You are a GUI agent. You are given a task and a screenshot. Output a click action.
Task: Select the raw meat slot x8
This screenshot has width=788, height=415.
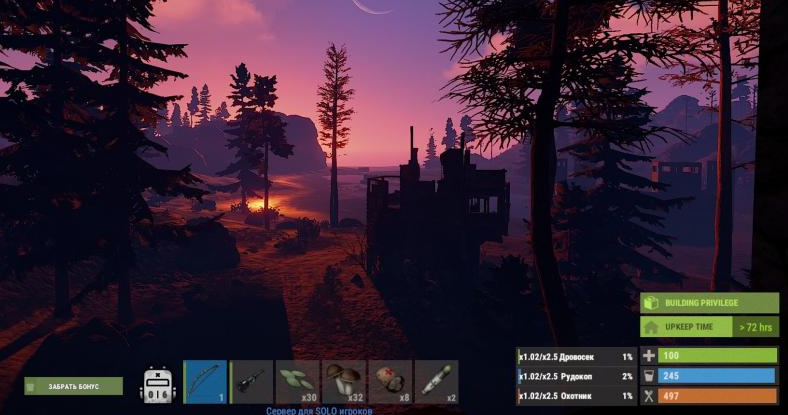[x=390, y=382]
